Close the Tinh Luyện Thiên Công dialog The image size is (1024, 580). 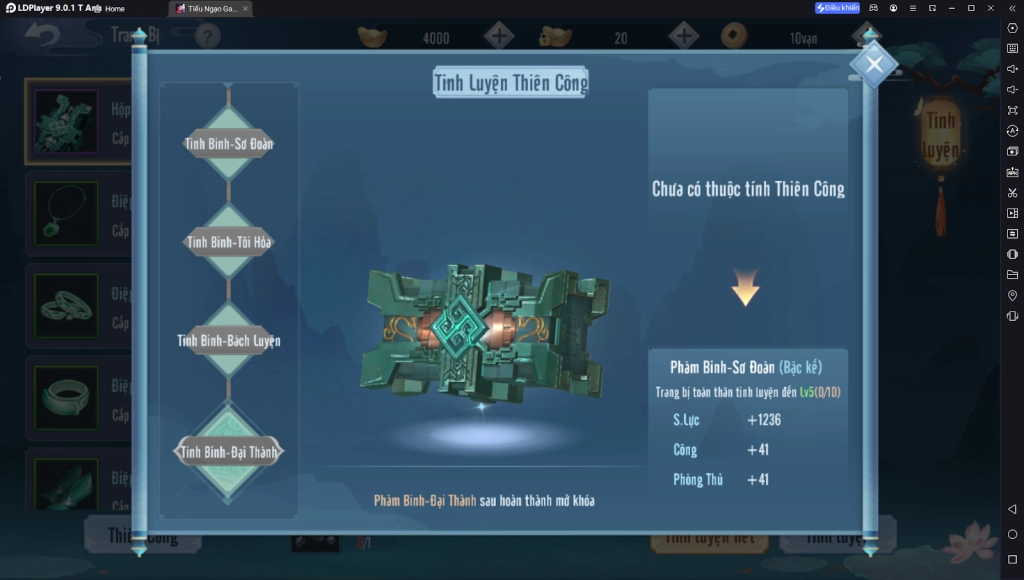click(x=874, y=65)
